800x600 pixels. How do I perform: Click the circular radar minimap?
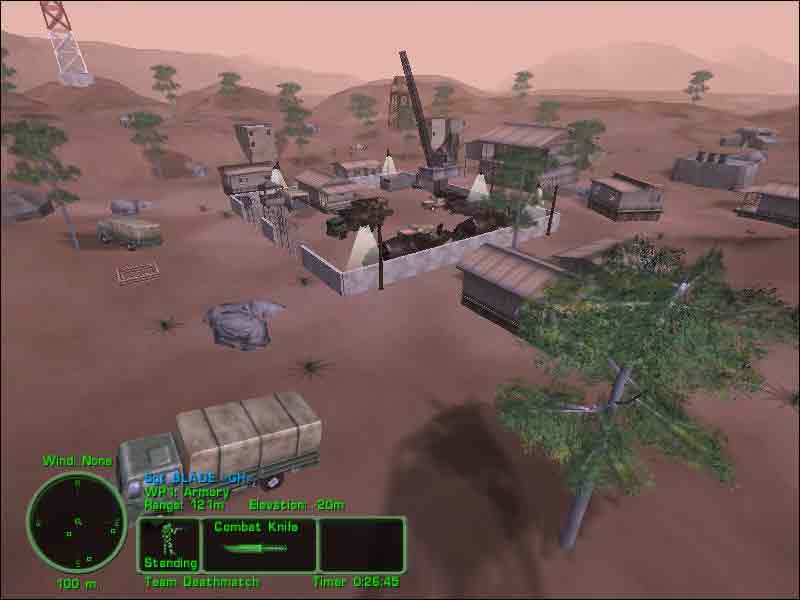[x=77, y=521]
